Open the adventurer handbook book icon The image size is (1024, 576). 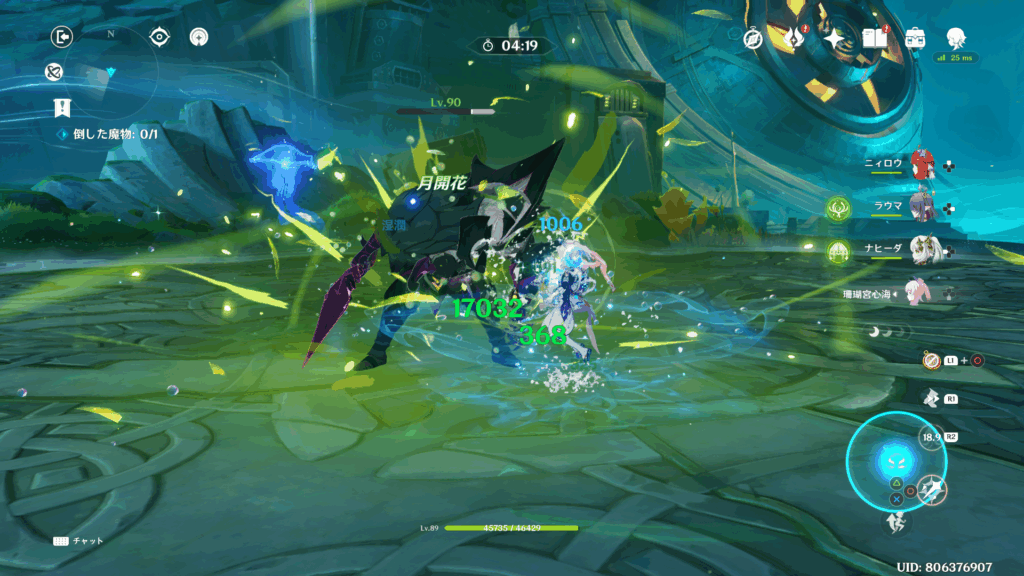[x=875, y=38]
